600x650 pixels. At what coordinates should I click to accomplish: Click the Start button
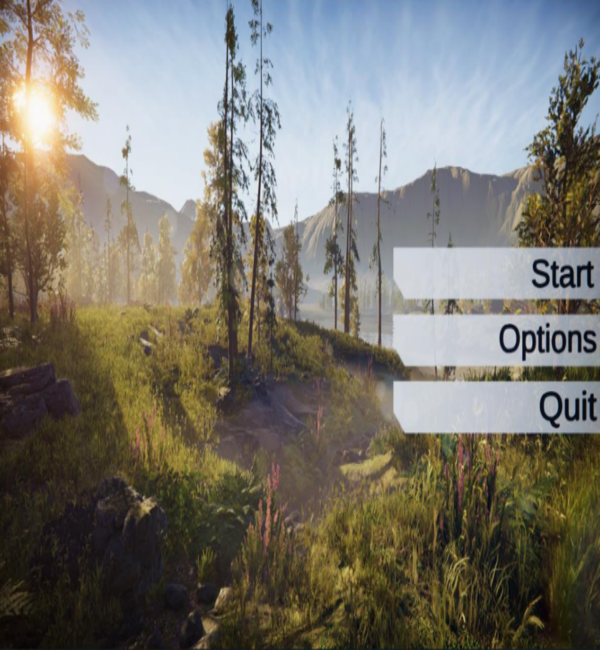497,273
